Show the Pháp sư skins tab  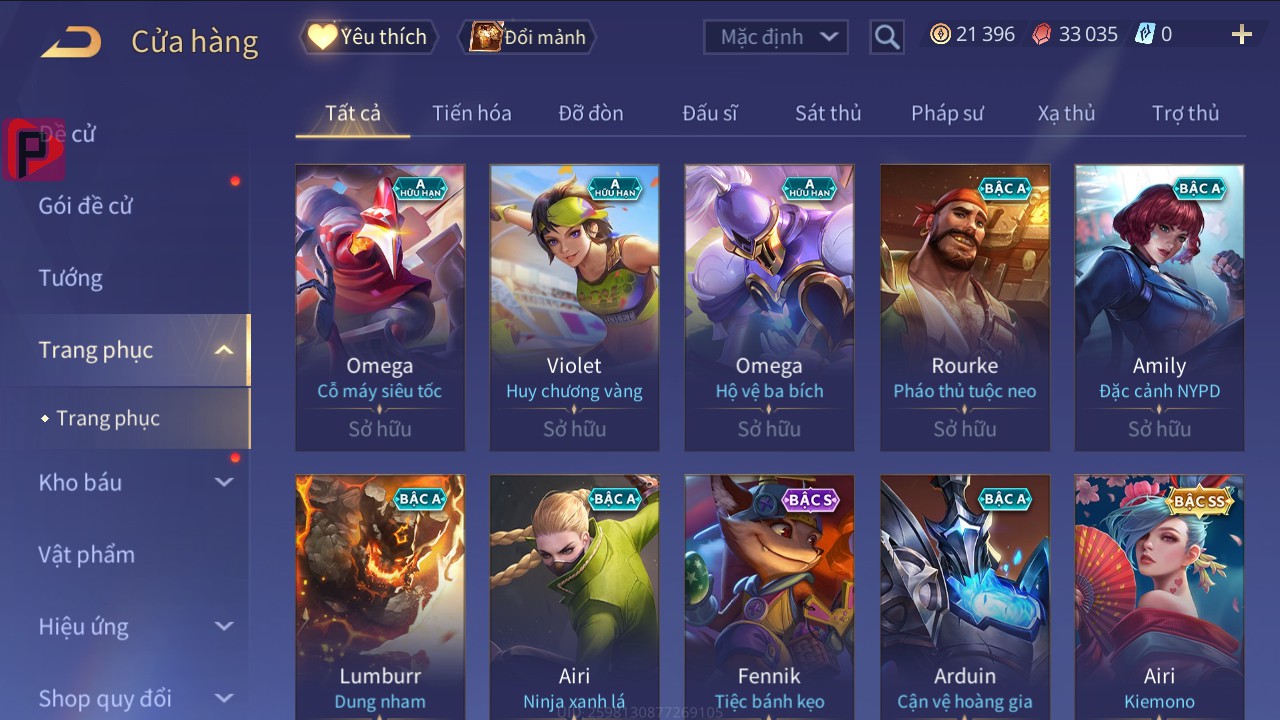coord(947,113)
